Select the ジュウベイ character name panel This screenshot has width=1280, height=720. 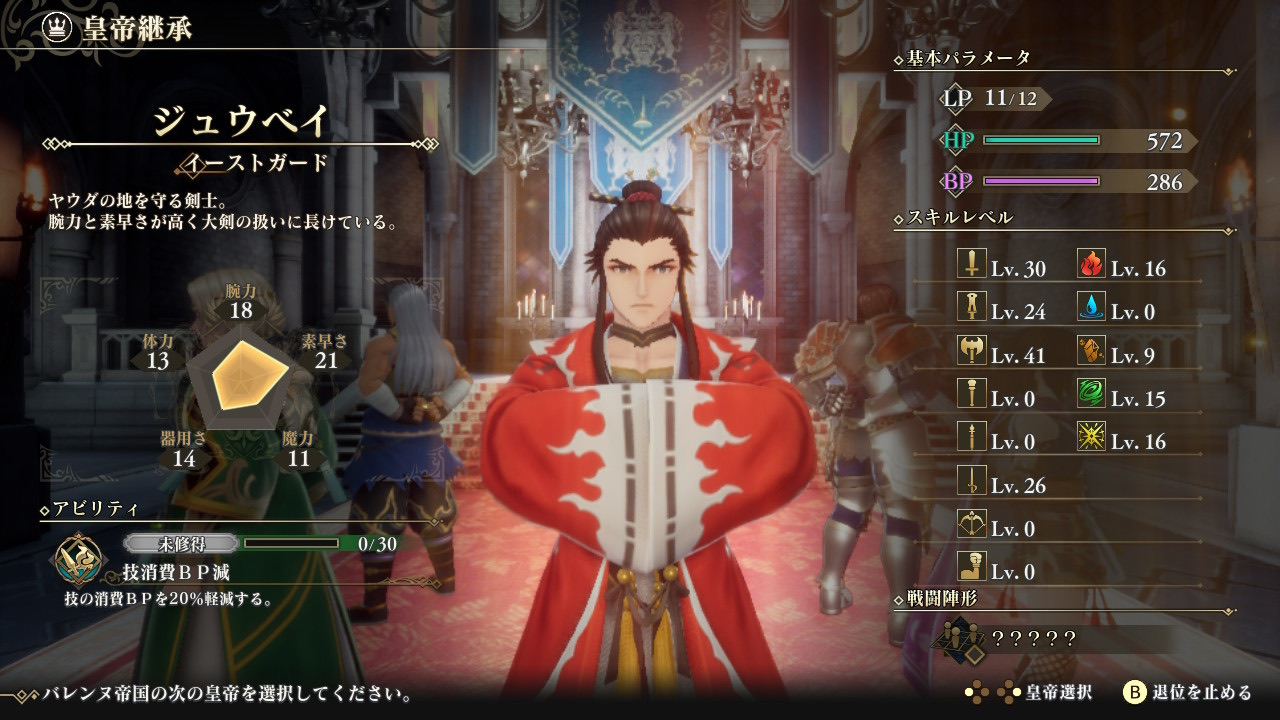240,122
